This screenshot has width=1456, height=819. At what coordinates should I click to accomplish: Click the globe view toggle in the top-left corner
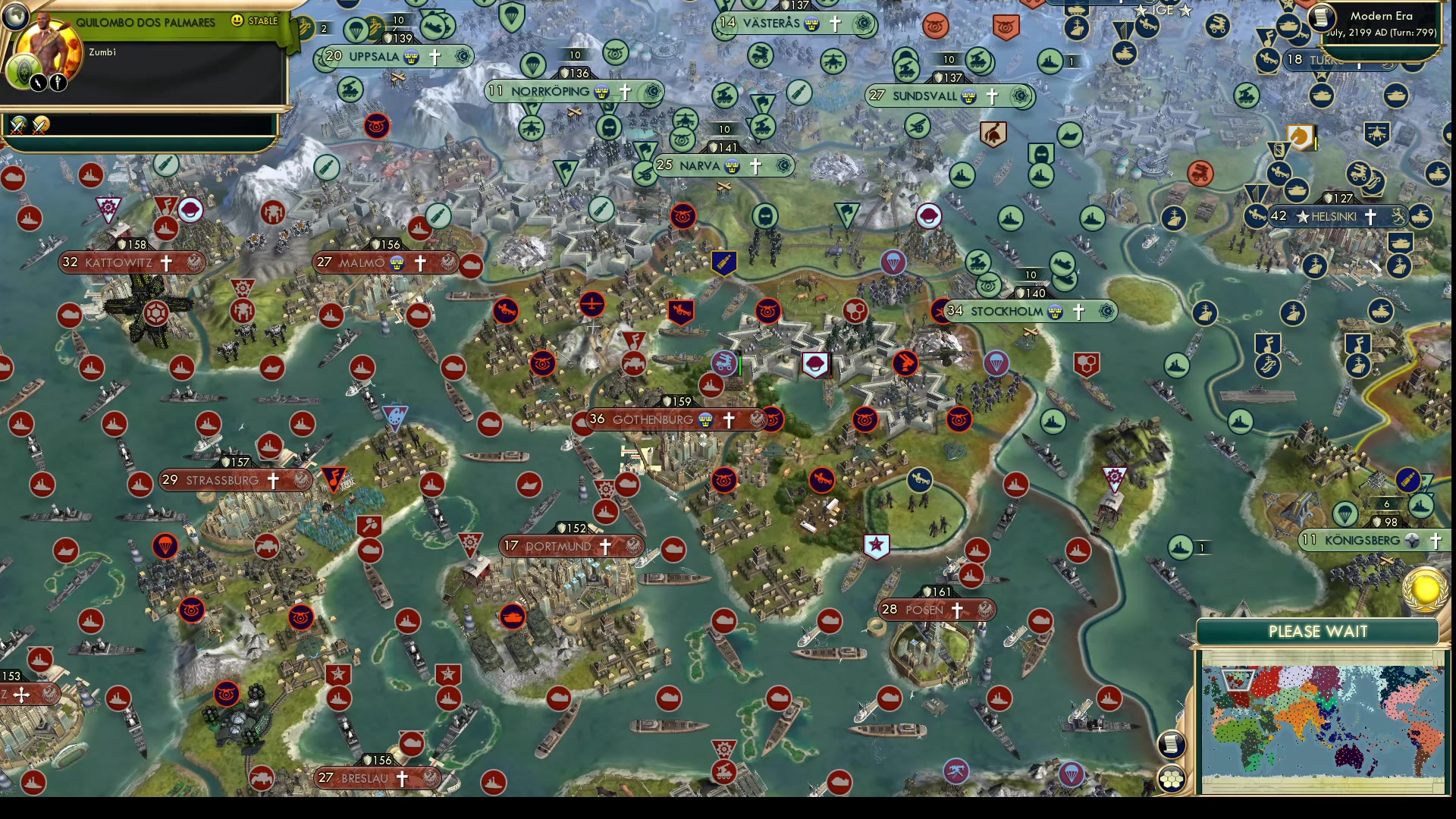(x=15, y=17)
